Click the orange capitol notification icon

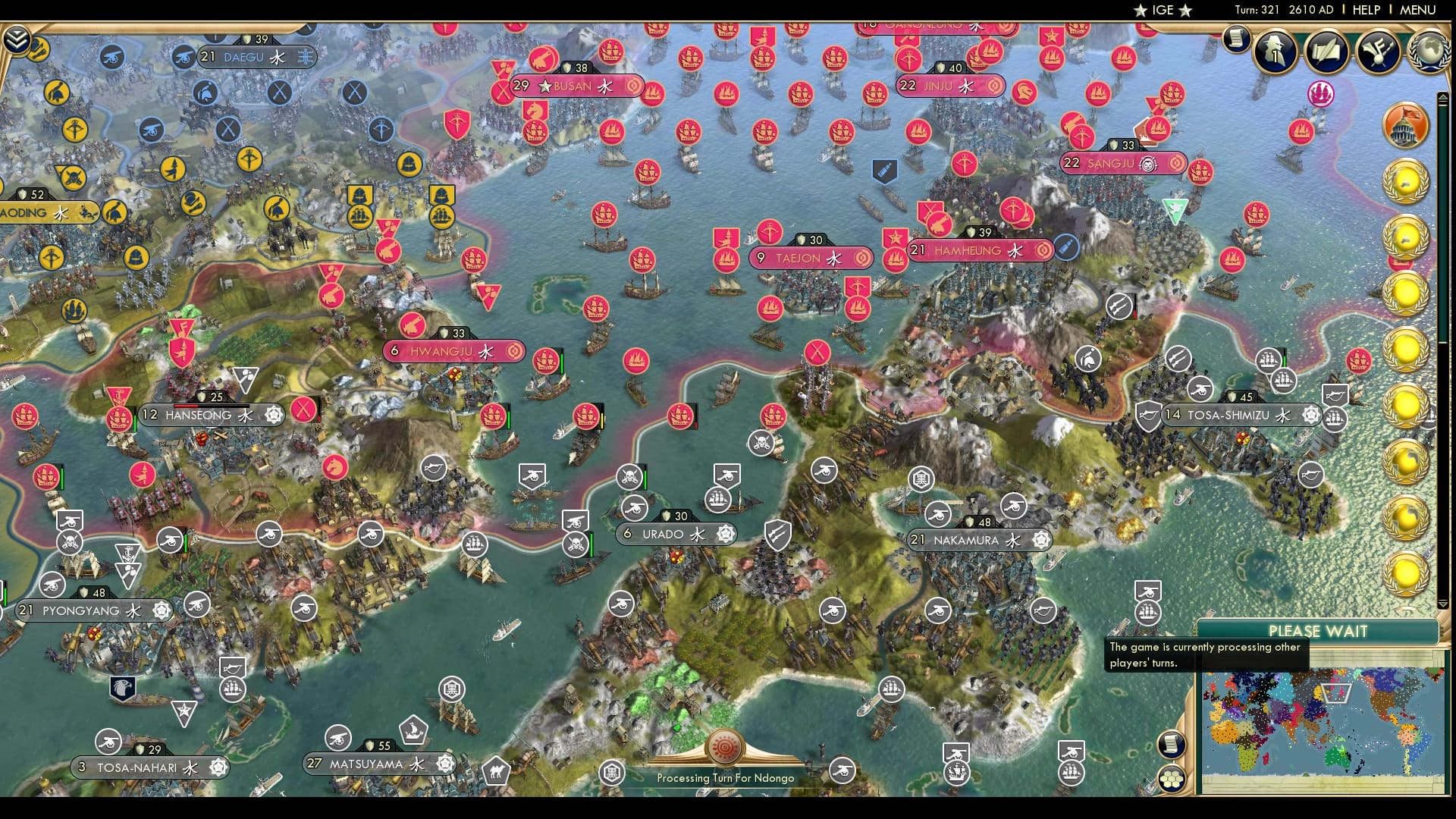1405,125
